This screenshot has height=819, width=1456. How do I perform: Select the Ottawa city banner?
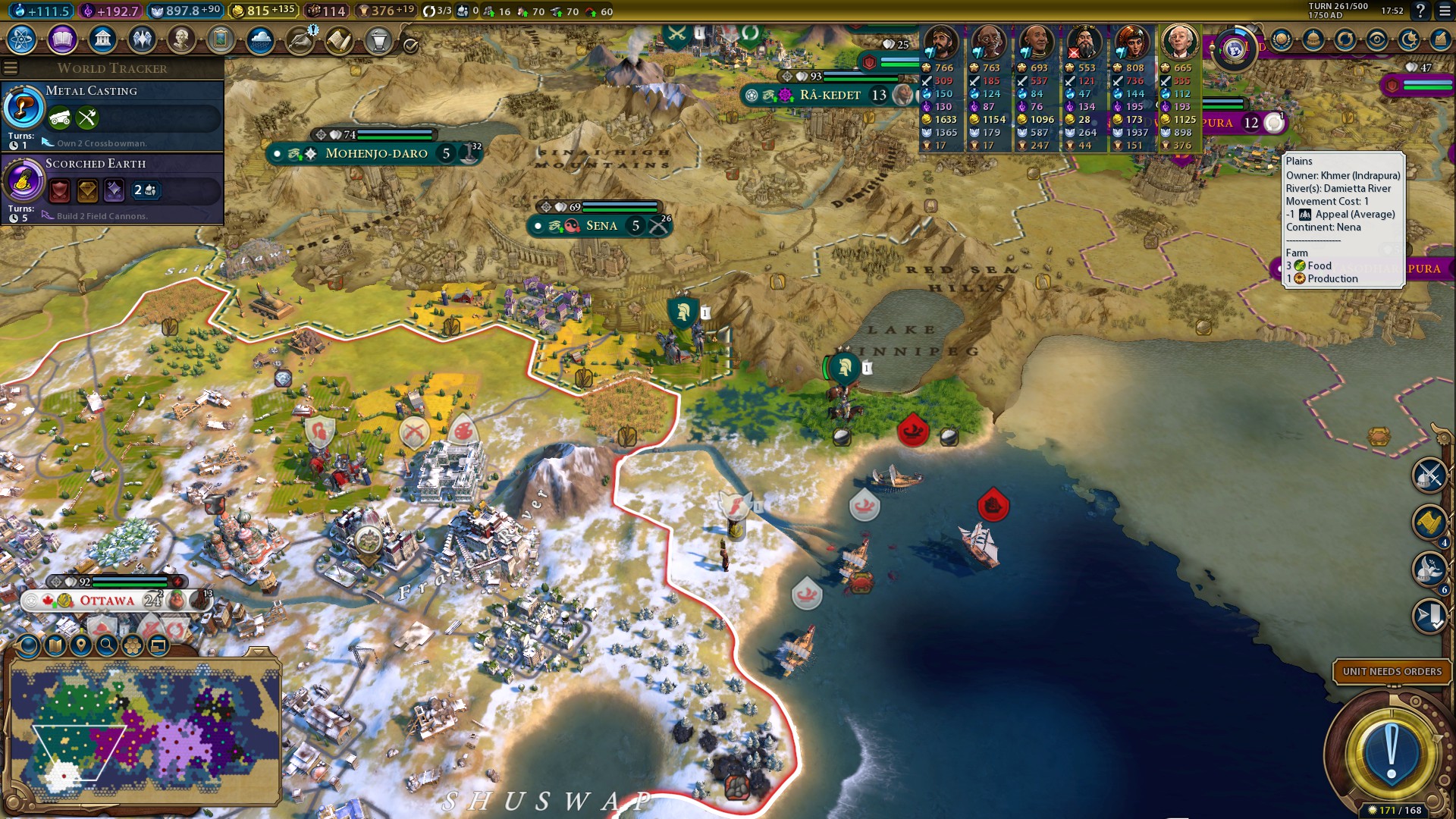[x=107, y=601]
